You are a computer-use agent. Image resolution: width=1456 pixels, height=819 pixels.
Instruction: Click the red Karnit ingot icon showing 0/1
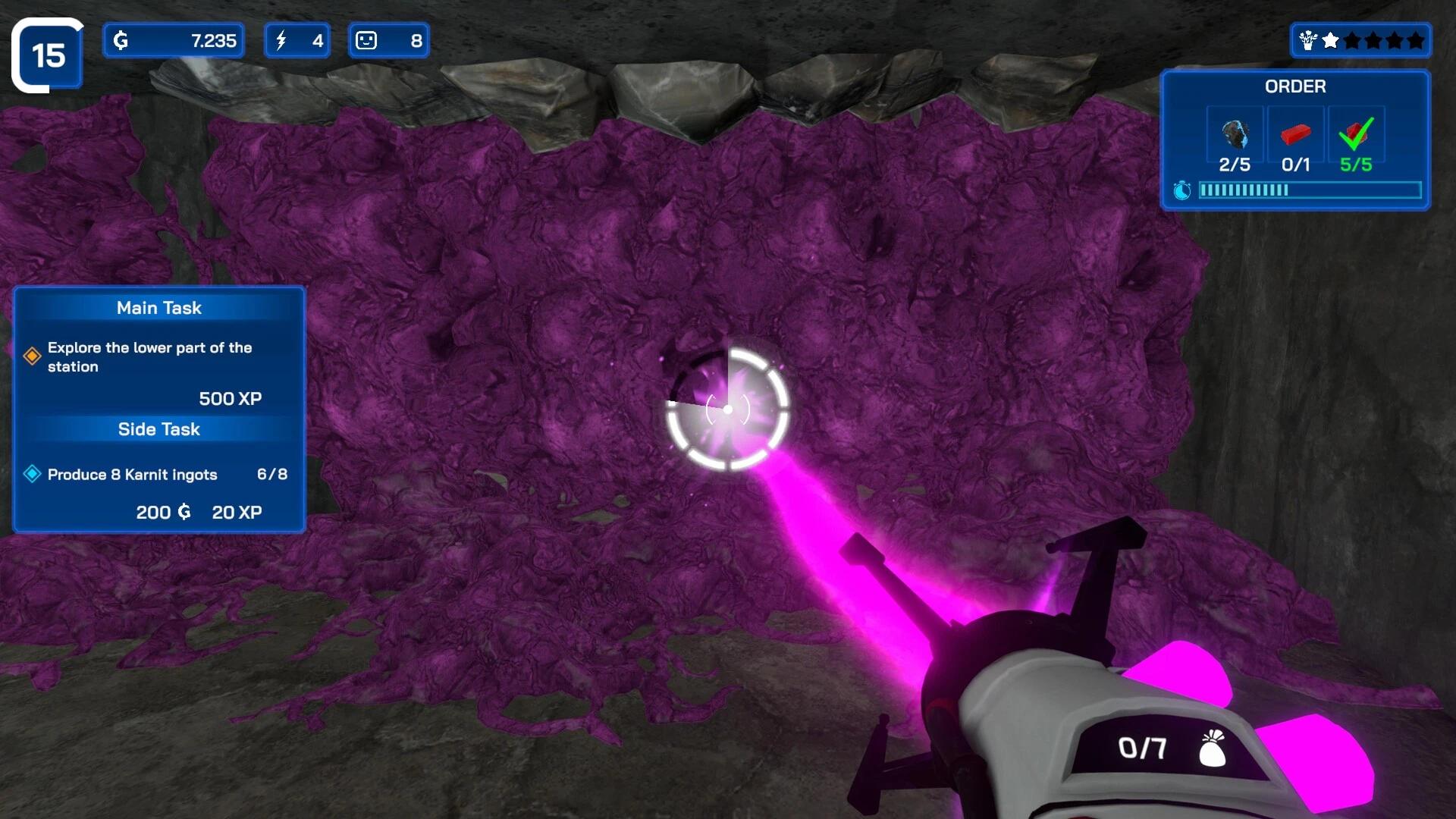pyautogui.click(x=1295, y=134)
